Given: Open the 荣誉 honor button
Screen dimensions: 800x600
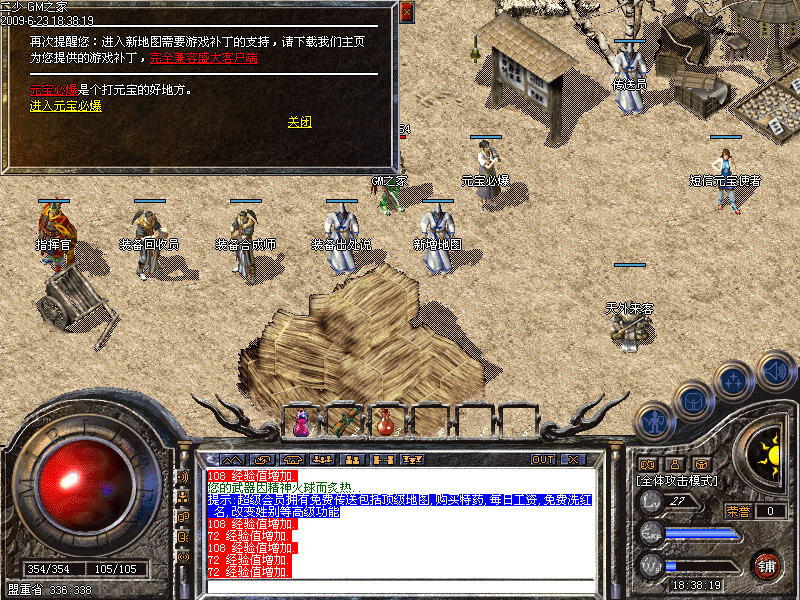Looking at the screenshot, I should pos(738,510).
